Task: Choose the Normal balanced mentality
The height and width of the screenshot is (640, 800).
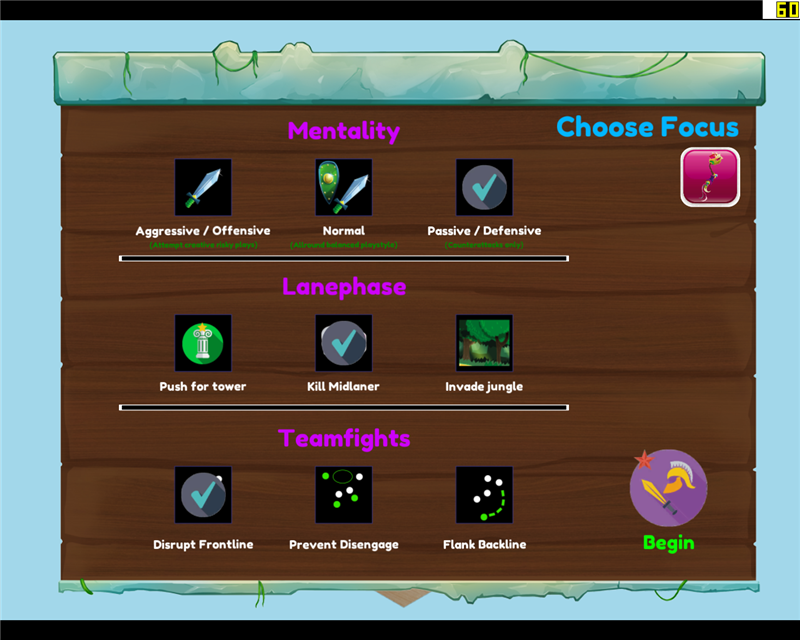Action: point(344,187)
